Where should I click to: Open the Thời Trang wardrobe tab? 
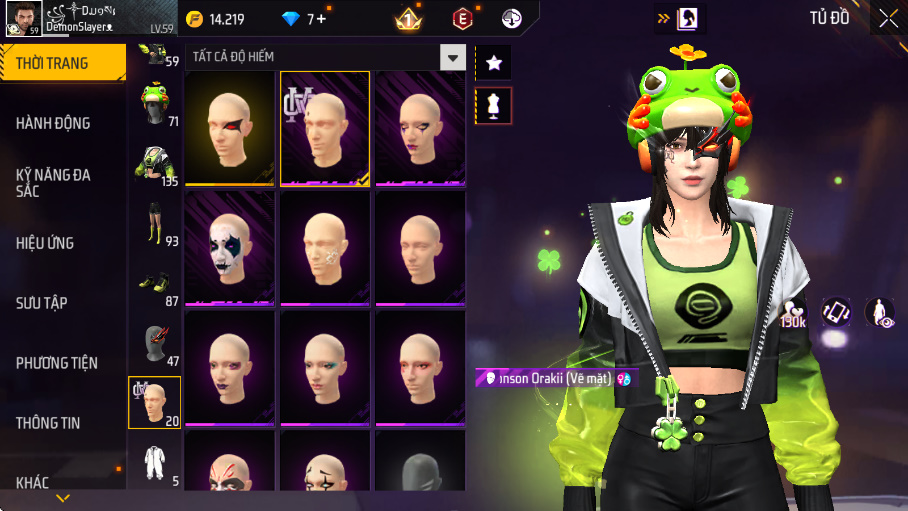pyautogui.click(x=62, y=63)
